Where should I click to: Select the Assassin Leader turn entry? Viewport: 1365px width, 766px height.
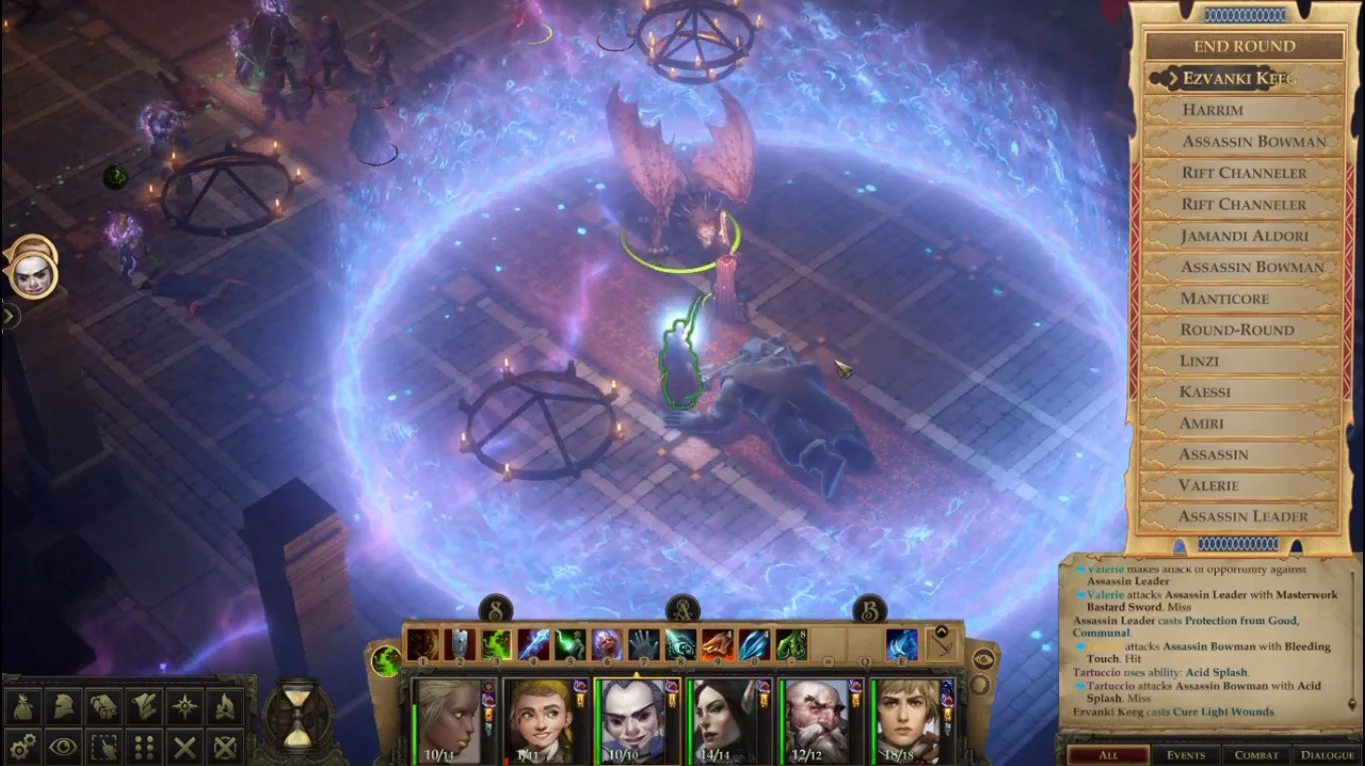click(x=1243, y=516)
